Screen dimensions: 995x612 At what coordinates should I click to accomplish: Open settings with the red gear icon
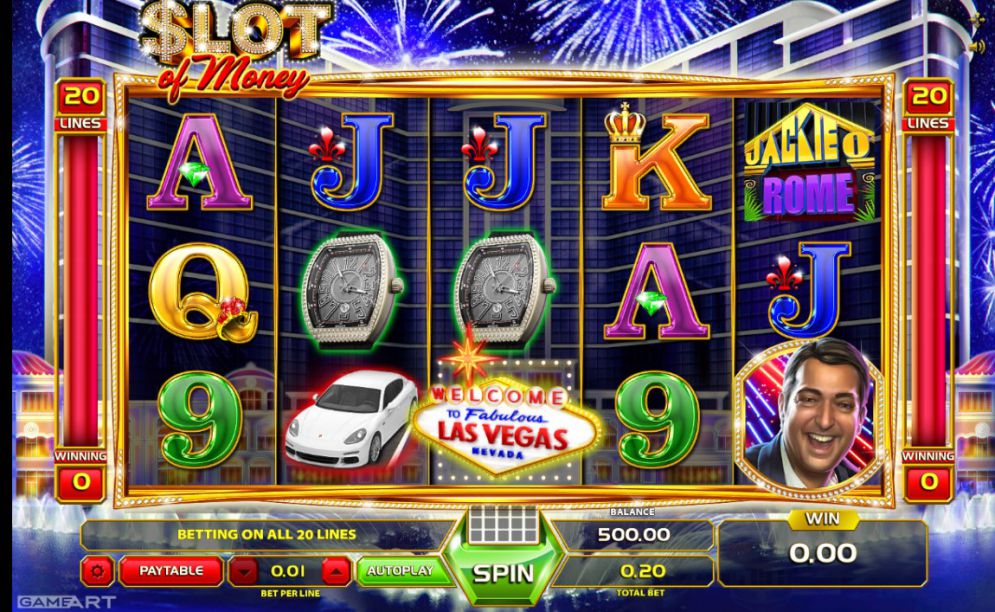[98, 572]
